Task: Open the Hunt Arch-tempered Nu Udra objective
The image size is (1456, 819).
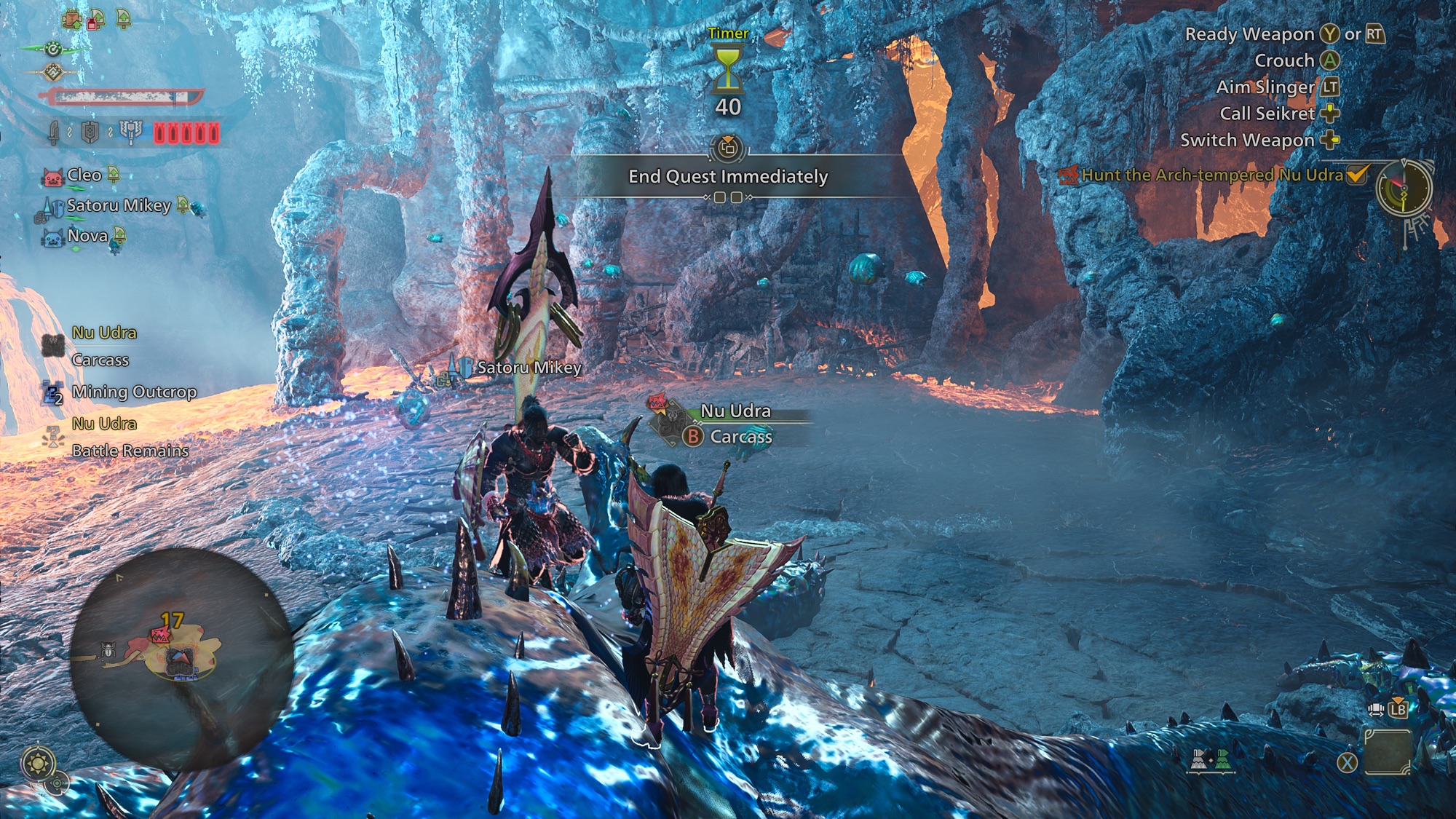Action: [1212, 175]
